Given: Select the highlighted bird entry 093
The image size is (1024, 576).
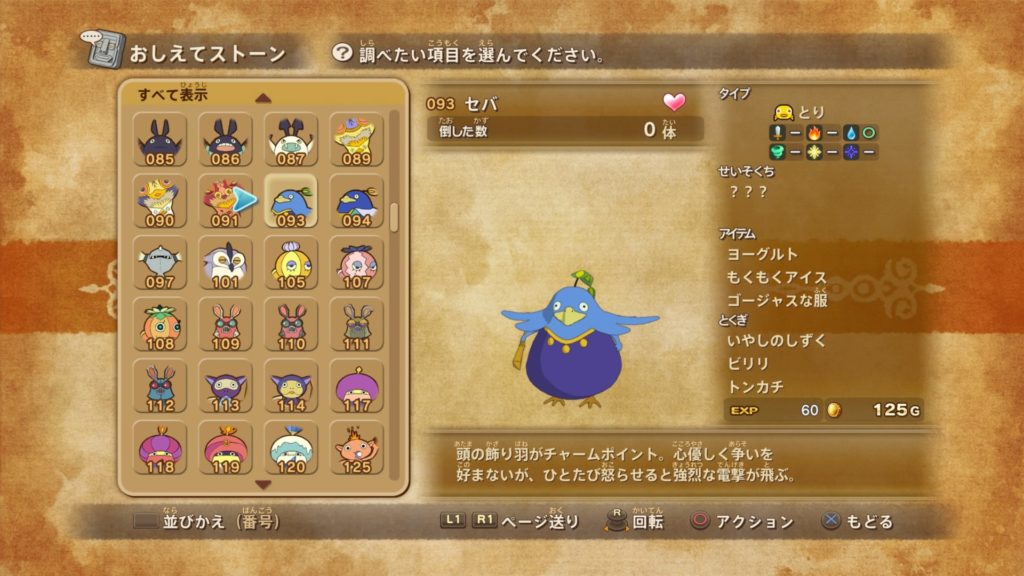Looking at the screenshot, I should click(x=291, y=201).
